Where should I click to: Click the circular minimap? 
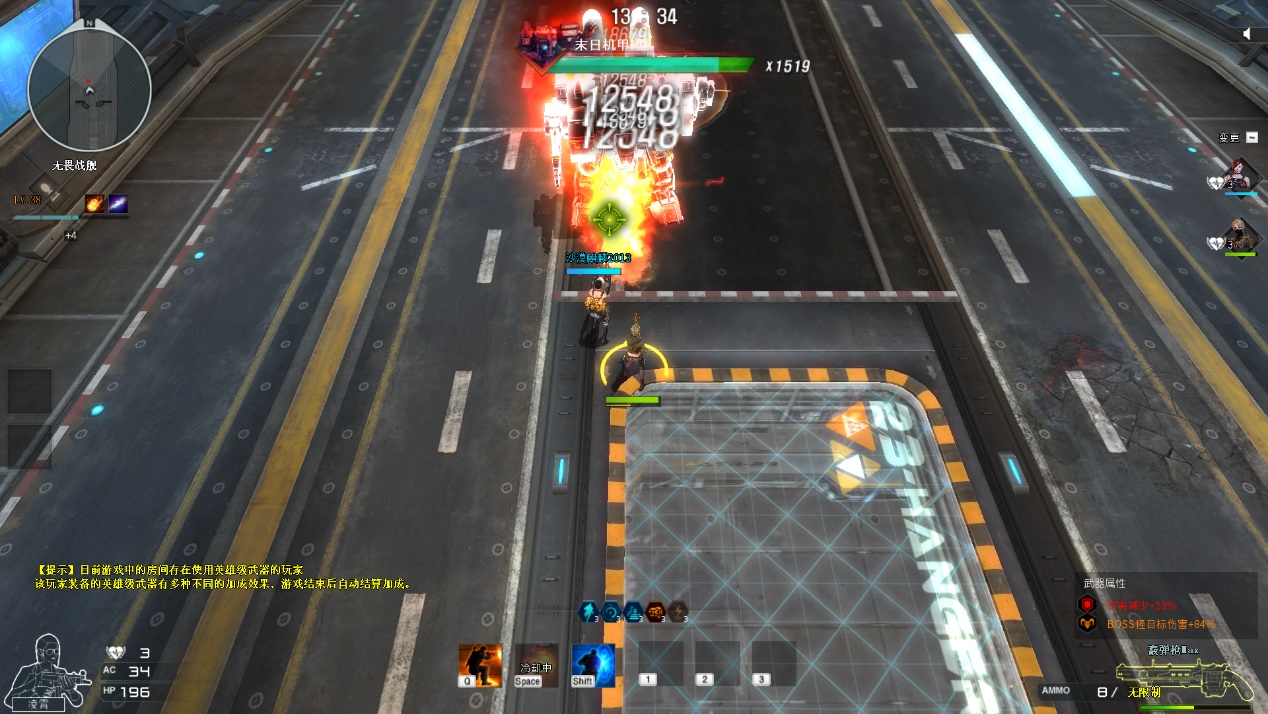(89, 90)
